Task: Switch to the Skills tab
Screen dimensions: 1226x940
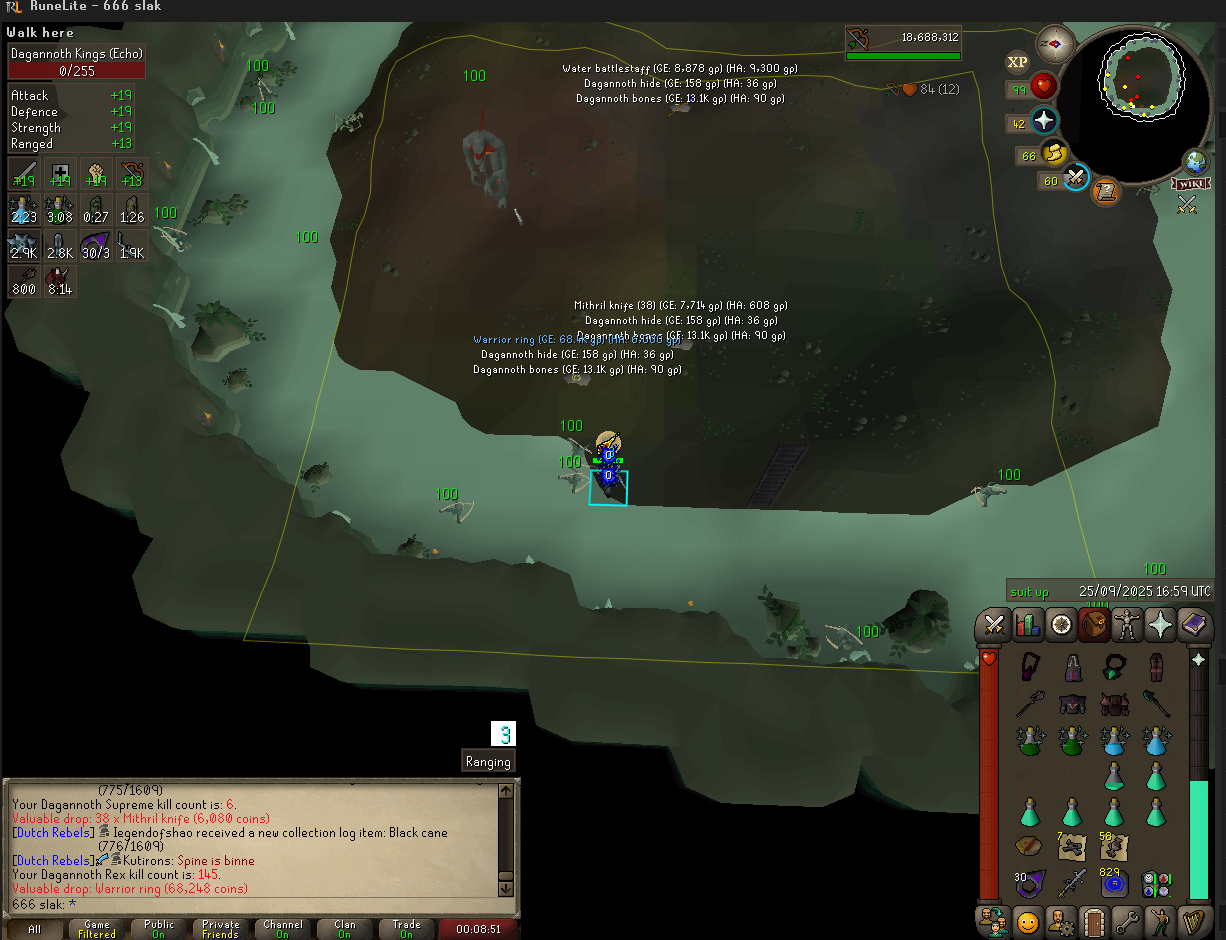Action: coord(1028,625)
